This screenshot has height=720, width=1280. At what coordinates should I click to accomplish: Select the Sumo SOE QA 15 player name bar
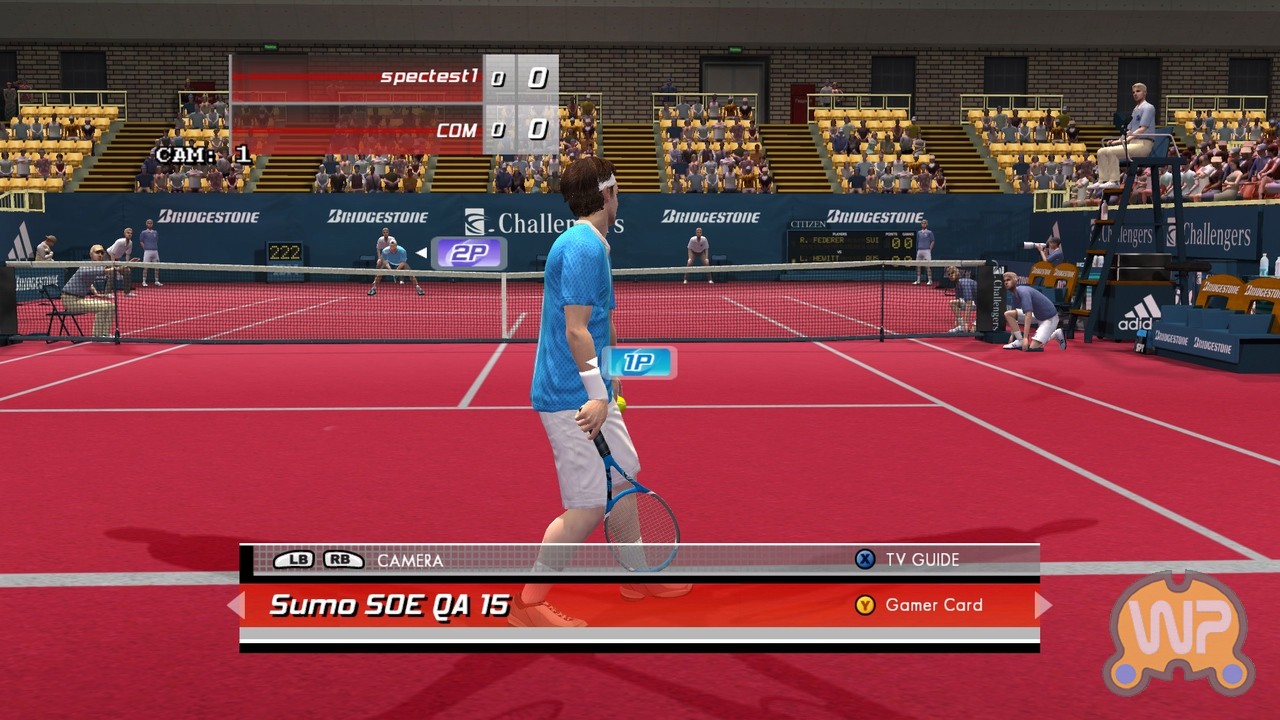click(x=390, y=605)
